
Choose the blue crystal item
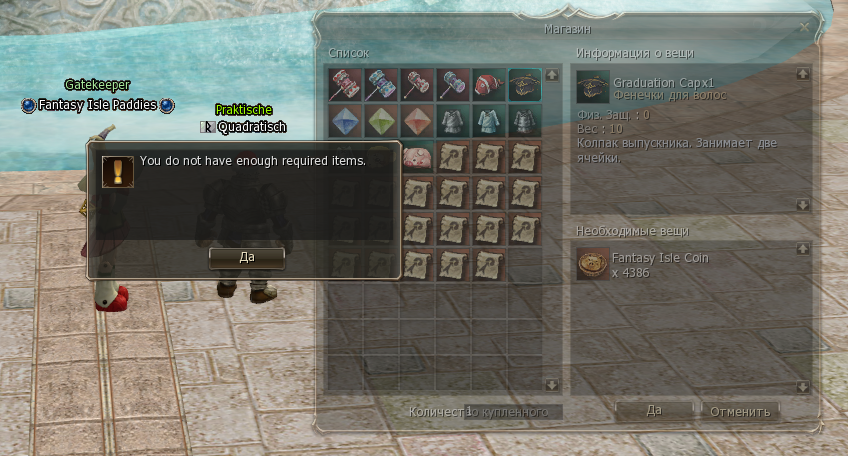click(345, 121)
